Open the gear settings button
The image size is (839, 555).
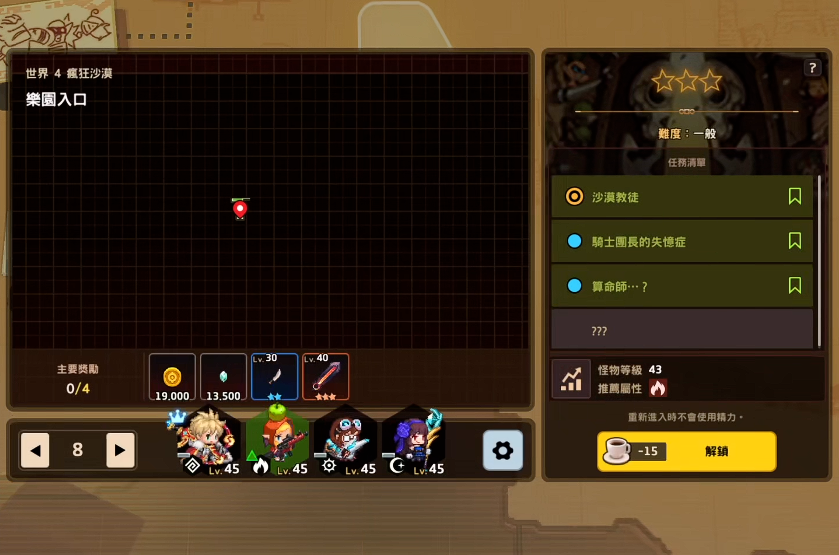click(x=503, y=450)
